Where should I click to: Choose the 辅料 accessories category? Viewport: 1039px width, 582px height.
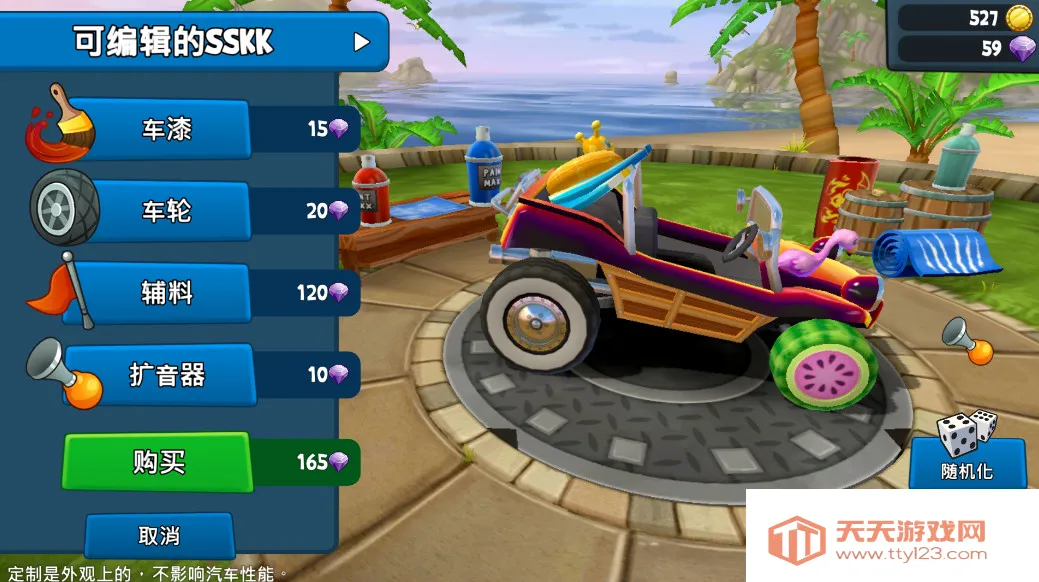tap(165, 293)
